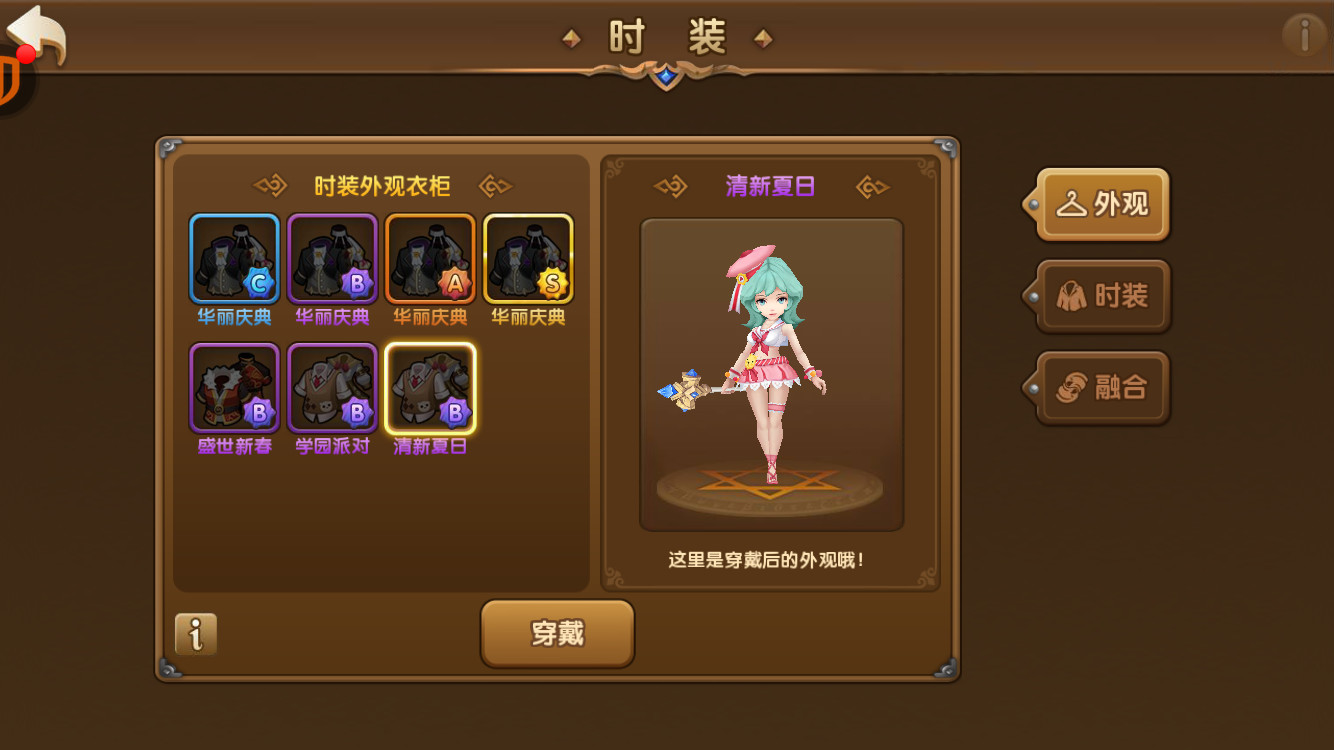Image resolution: width=1334 pixels, height=750 pixels.
Task: Select the highlighted 清新夏日 outfit
Action: tap(430, 390)
